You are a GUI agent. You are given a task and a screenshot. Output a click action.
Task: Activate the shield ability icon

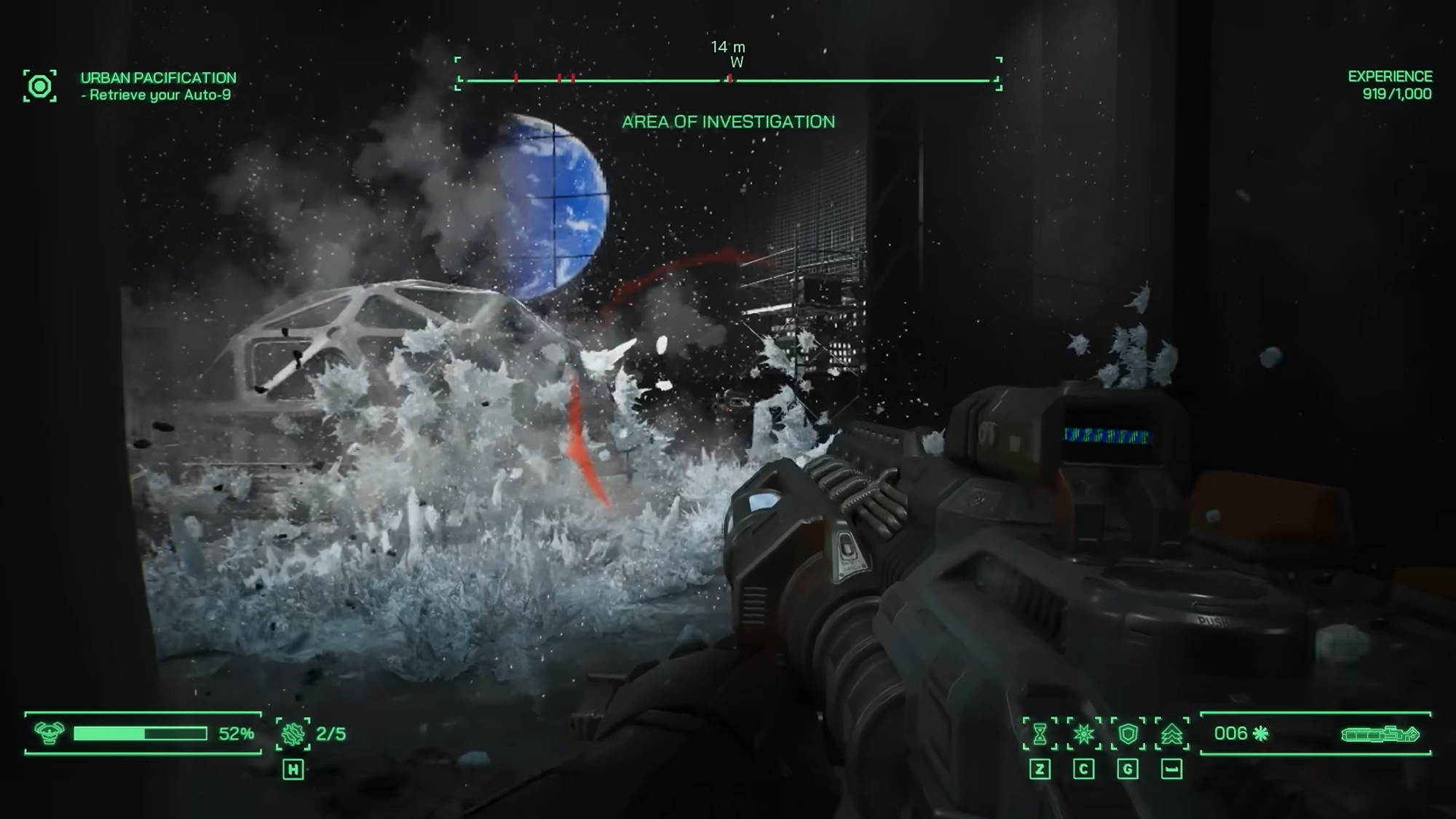pos(1128,734)
